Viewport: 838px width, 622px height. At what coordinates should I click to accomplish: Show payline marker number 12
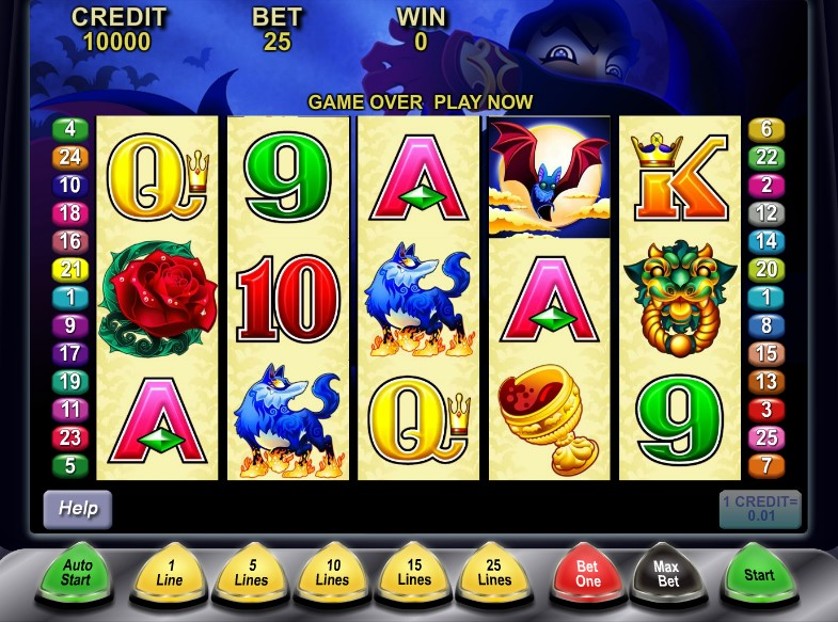[x=767, y=213]
